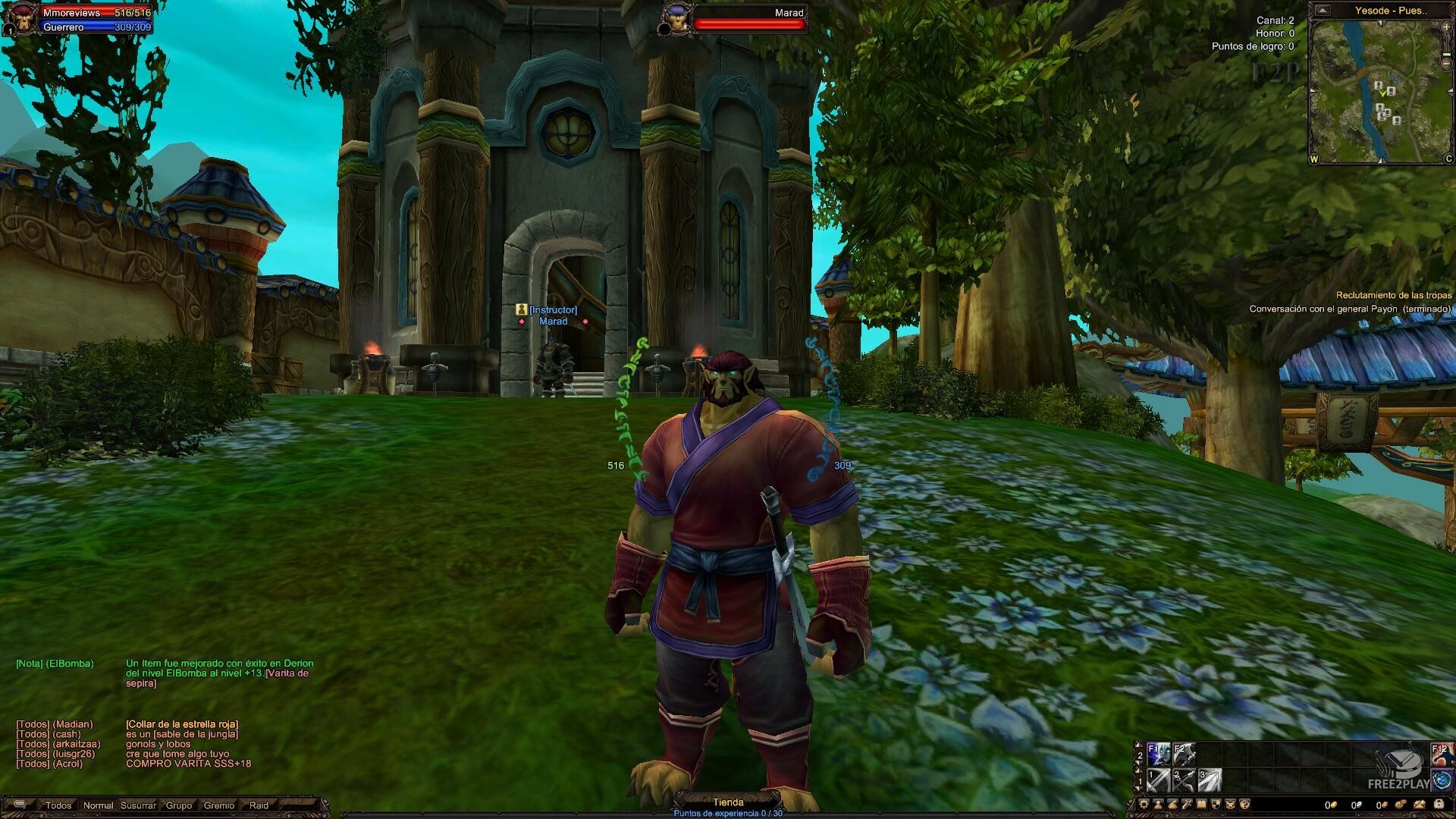This screenshot has width=1456, height=819.
Task: Open the Tienda shop
Action: click(728, 801)
